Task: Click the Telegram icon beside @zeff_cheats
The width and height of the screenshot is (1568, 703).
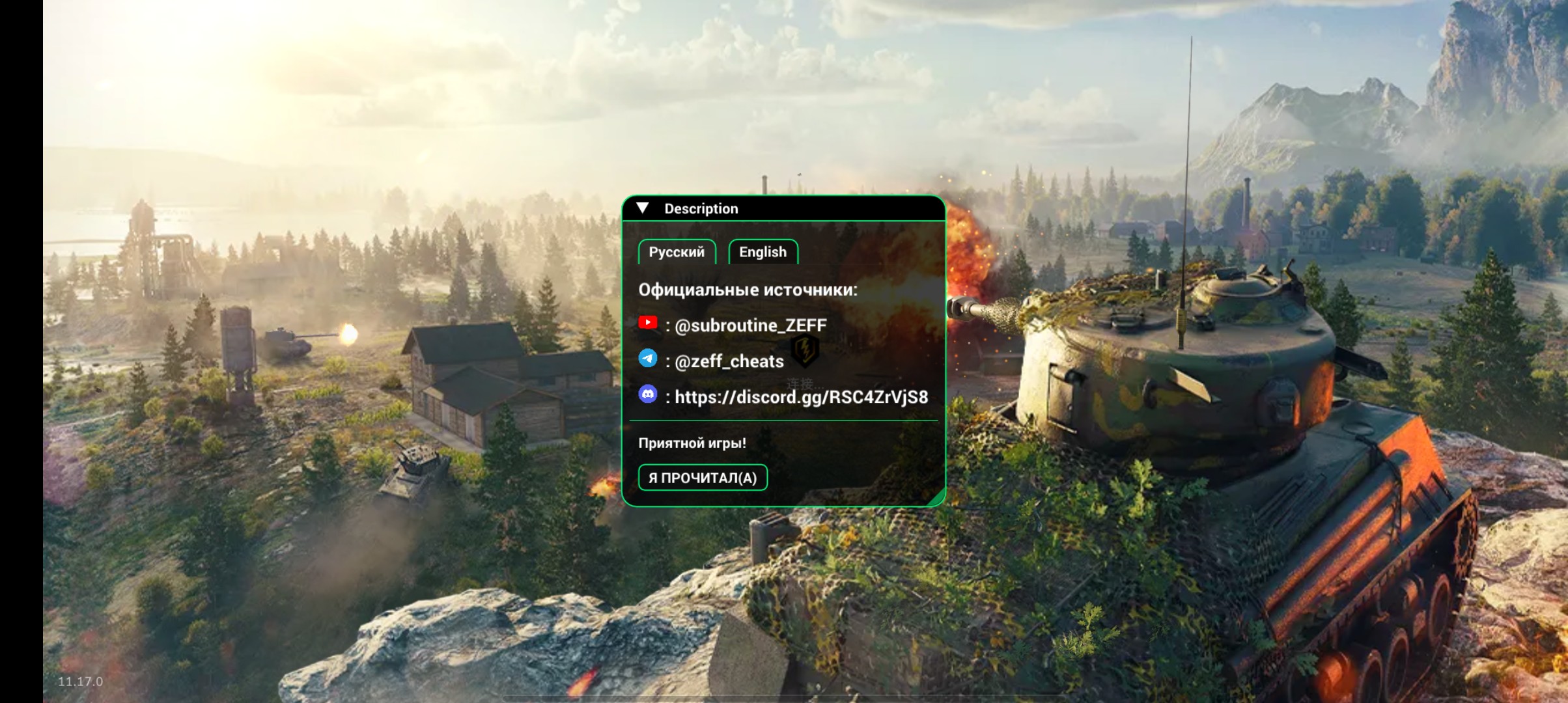Action: pos(649,360)
